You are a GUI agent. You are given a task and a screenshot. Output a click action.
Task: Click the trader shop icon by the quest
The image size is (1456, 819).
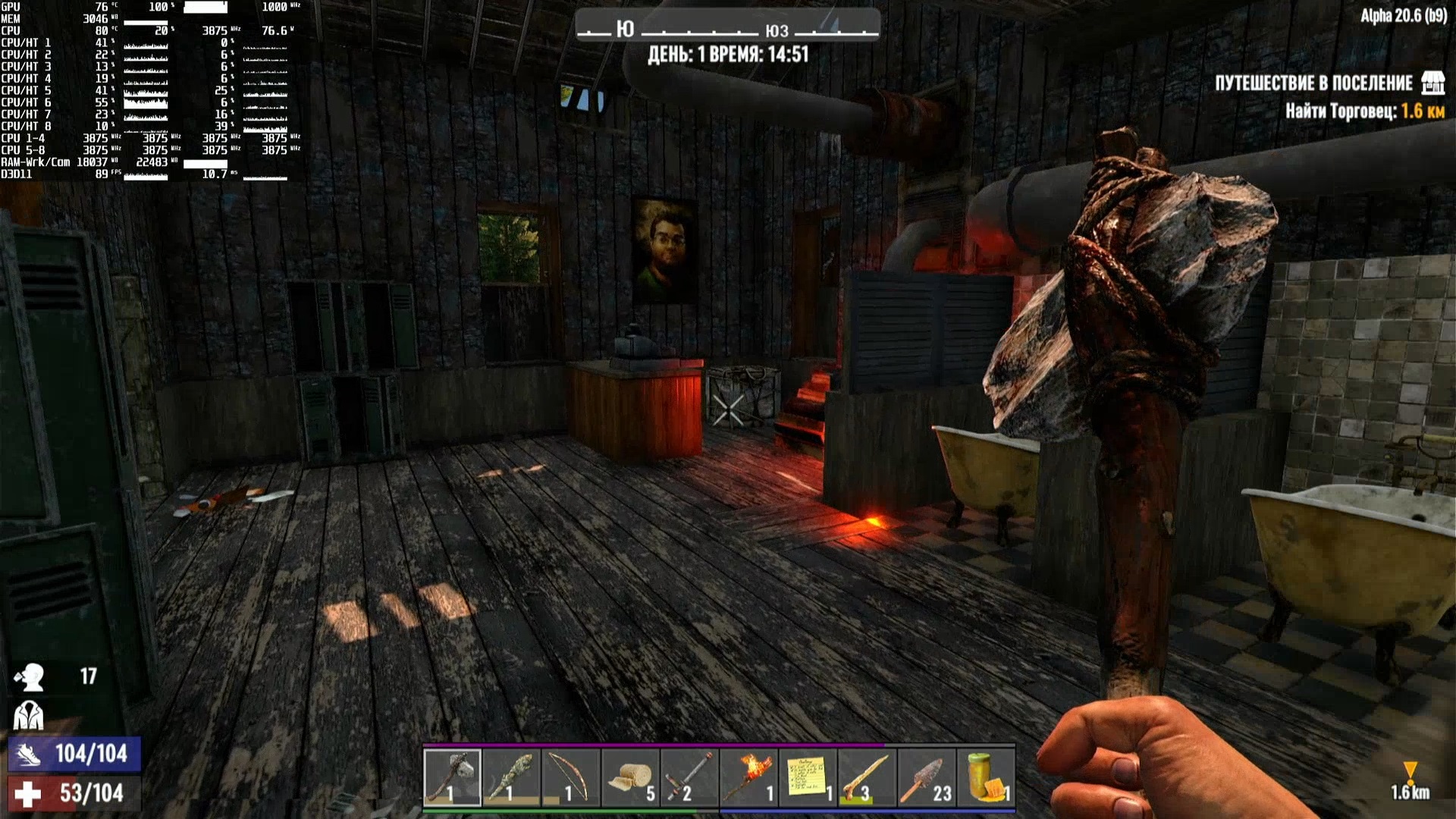pyautogui.click(x=1432, y=83)
